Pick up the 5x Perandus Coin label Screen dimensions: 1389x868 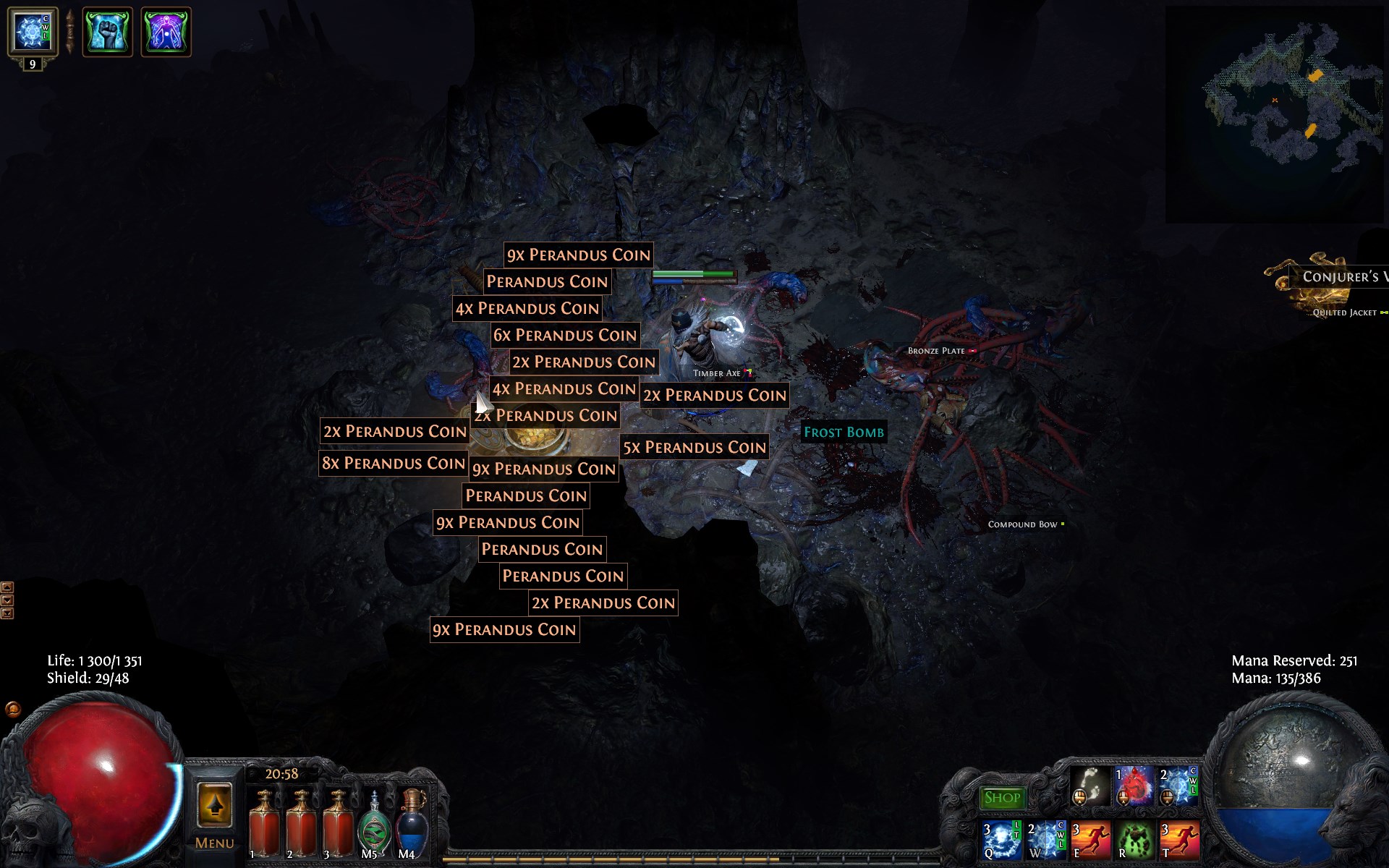[x=694, y=448]
